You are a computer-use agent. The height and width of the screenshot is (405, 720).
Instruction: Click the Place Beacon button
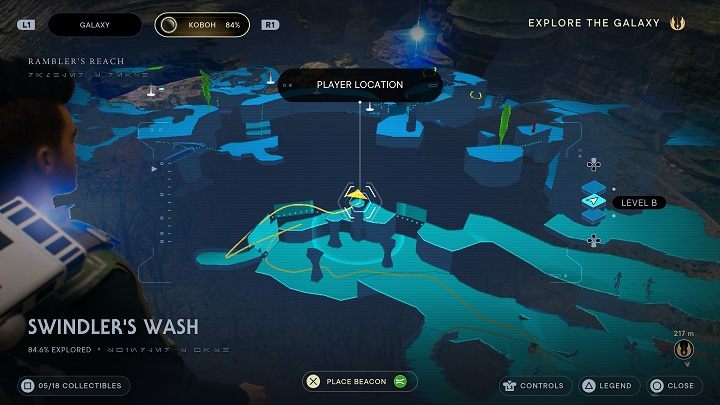coord(360,381)
